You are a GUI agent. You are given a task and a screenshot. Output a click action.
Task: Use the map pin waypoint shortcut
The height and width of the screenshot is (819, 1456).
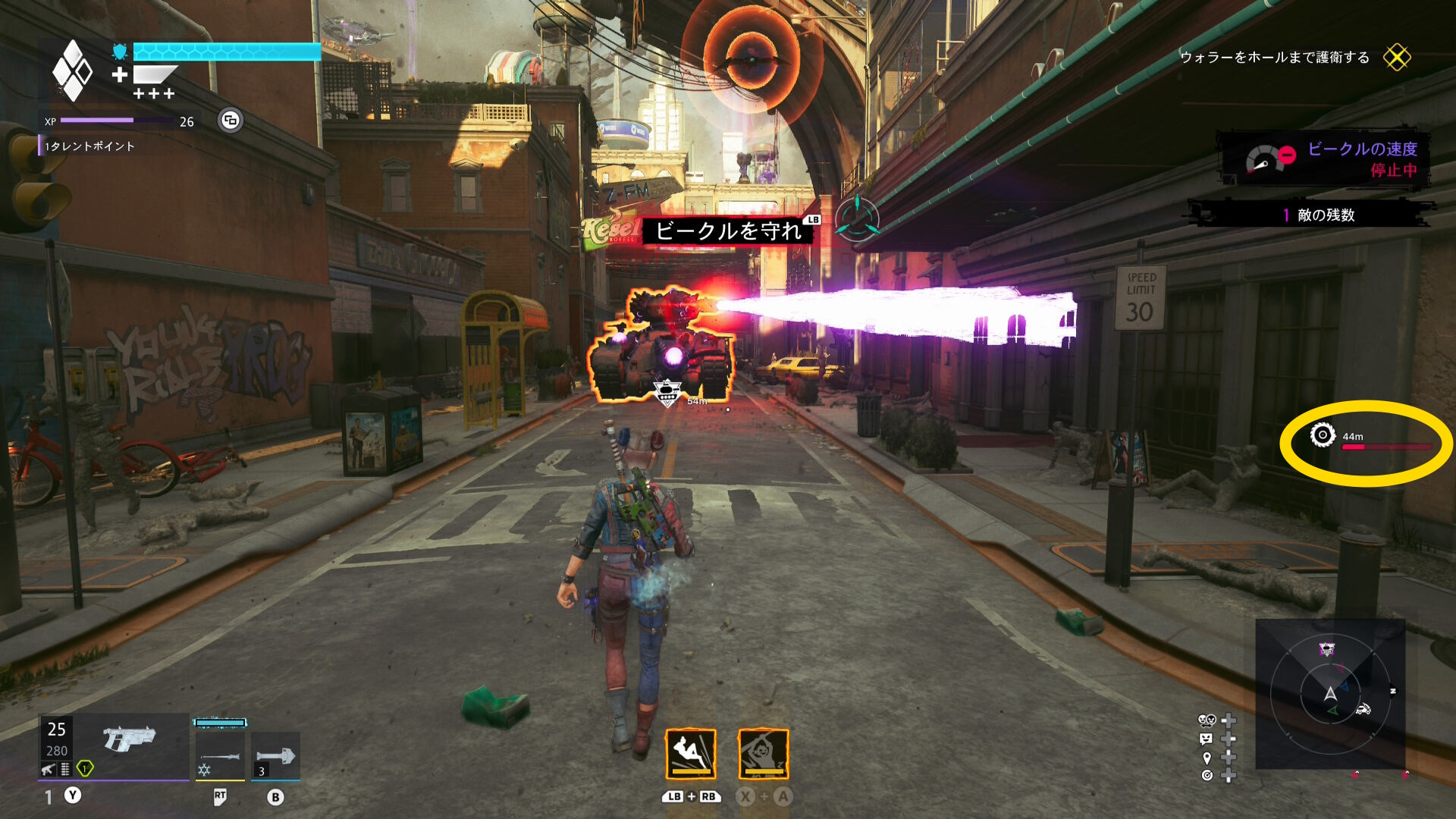point(1207,758)
